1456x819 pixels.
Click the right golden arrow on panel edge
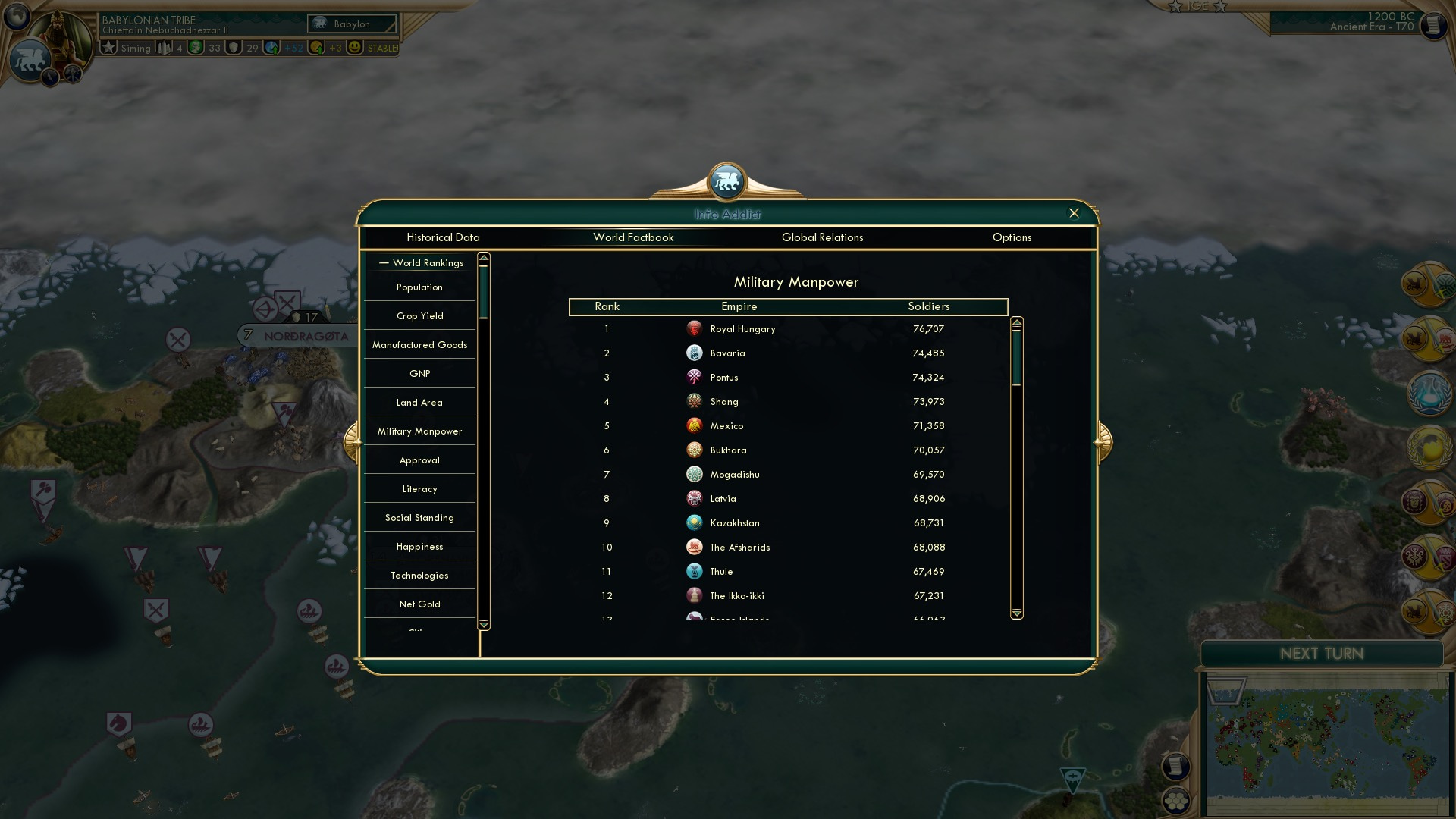(1101, 441)
